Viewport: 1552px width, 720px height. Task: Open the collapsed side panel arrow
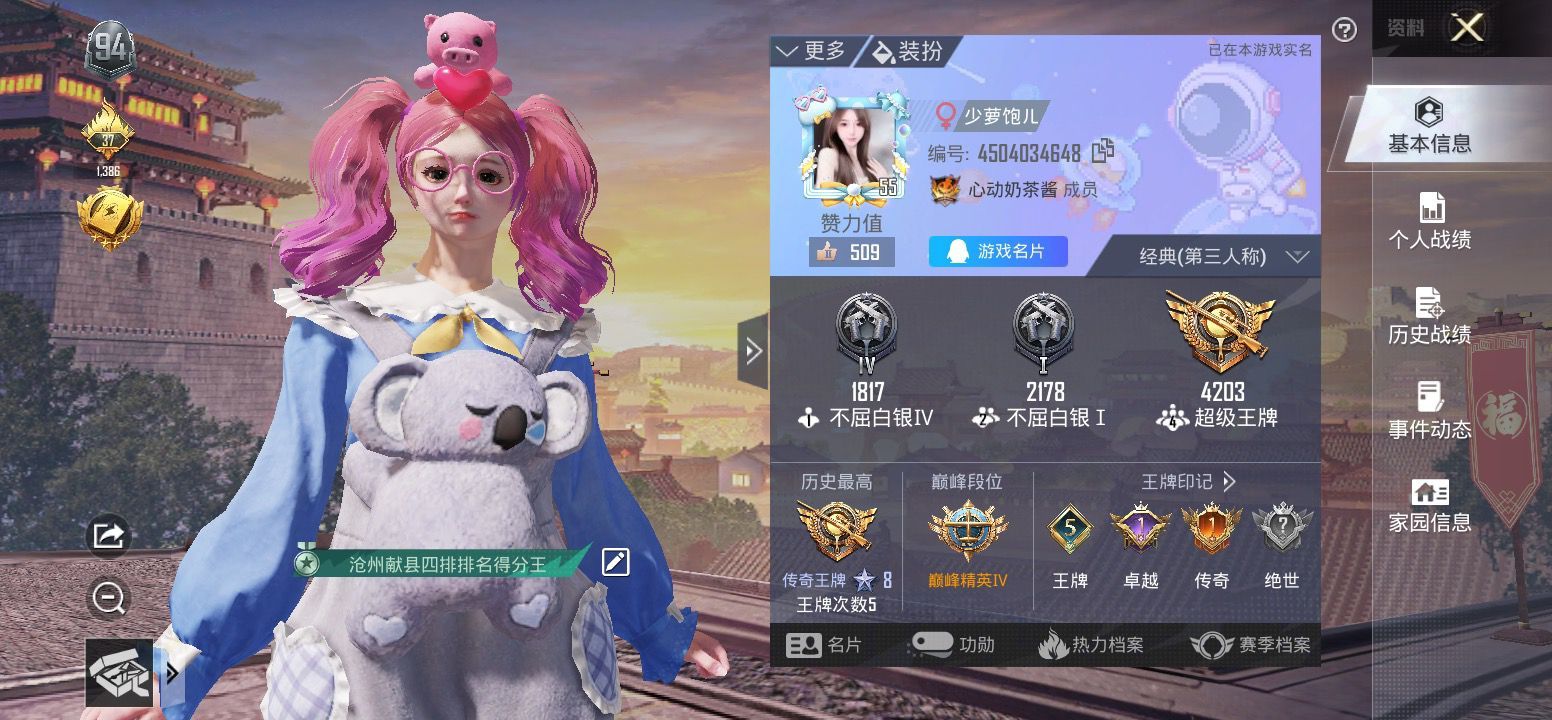click(753, 351)
